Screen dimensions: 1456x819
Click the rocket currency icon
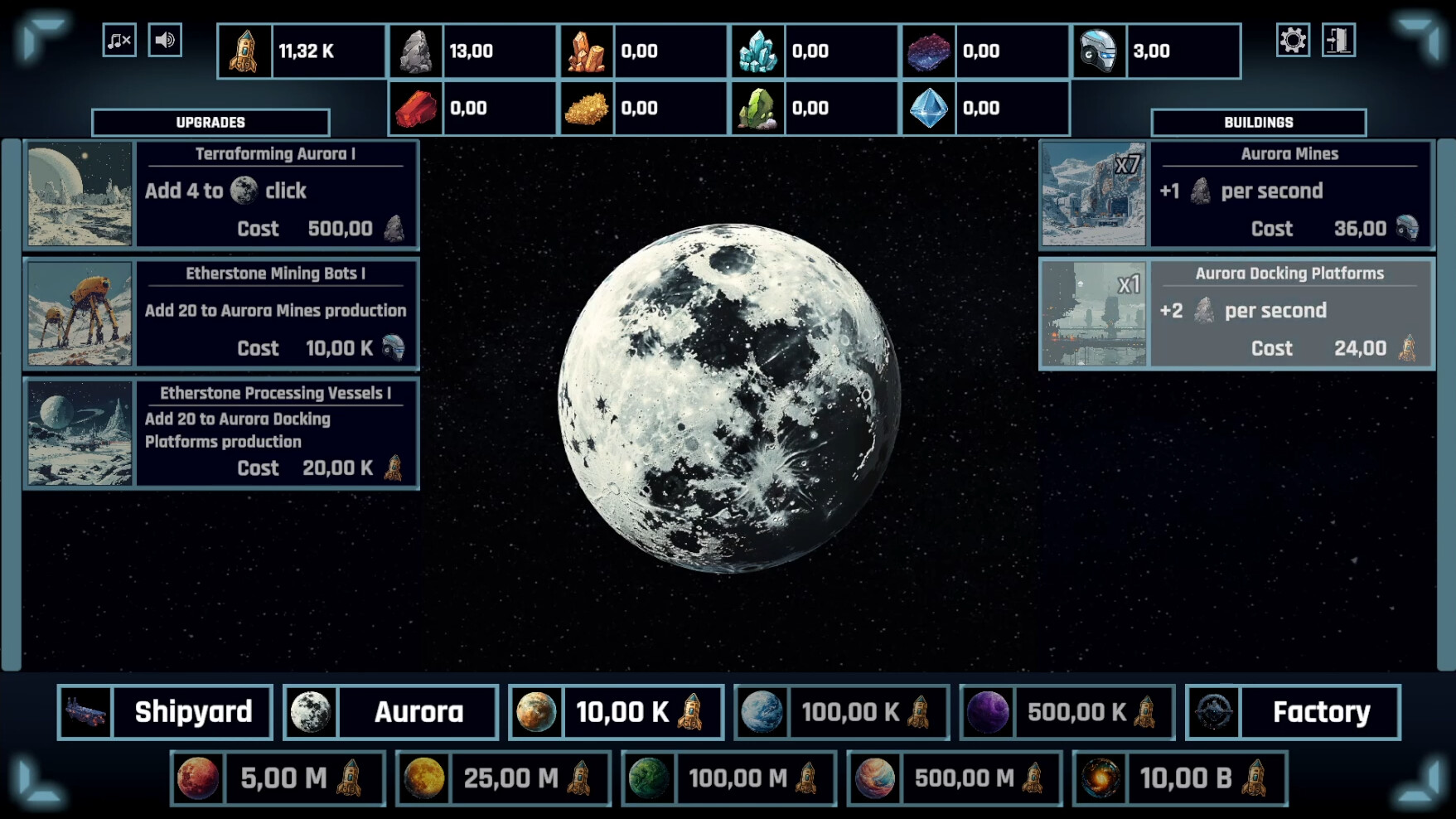[x=244, y=51]
